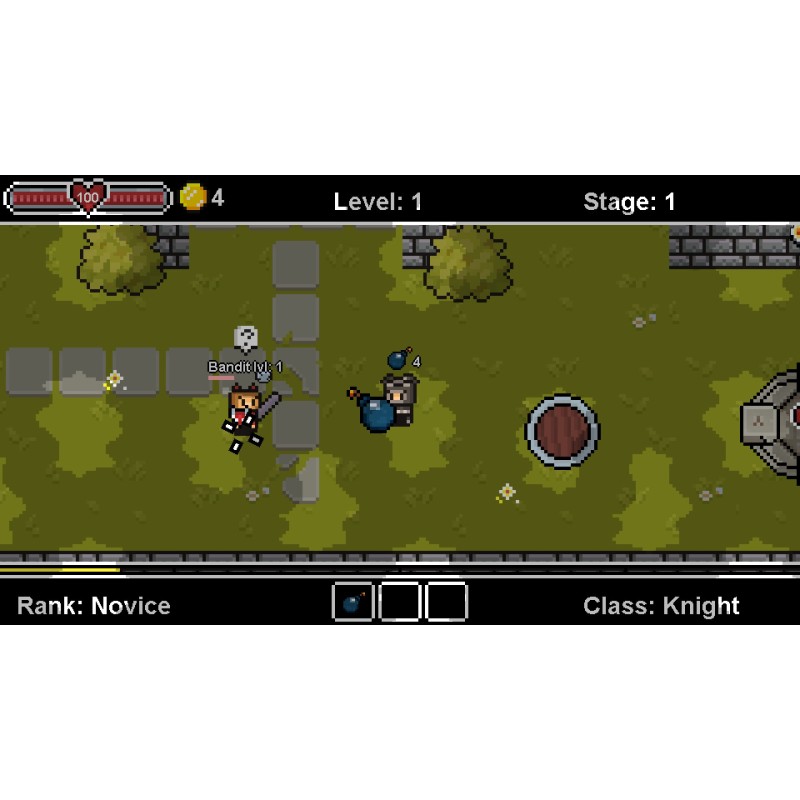Select the bomb item slot in the hotbar
800x800 pixels.
353,602
